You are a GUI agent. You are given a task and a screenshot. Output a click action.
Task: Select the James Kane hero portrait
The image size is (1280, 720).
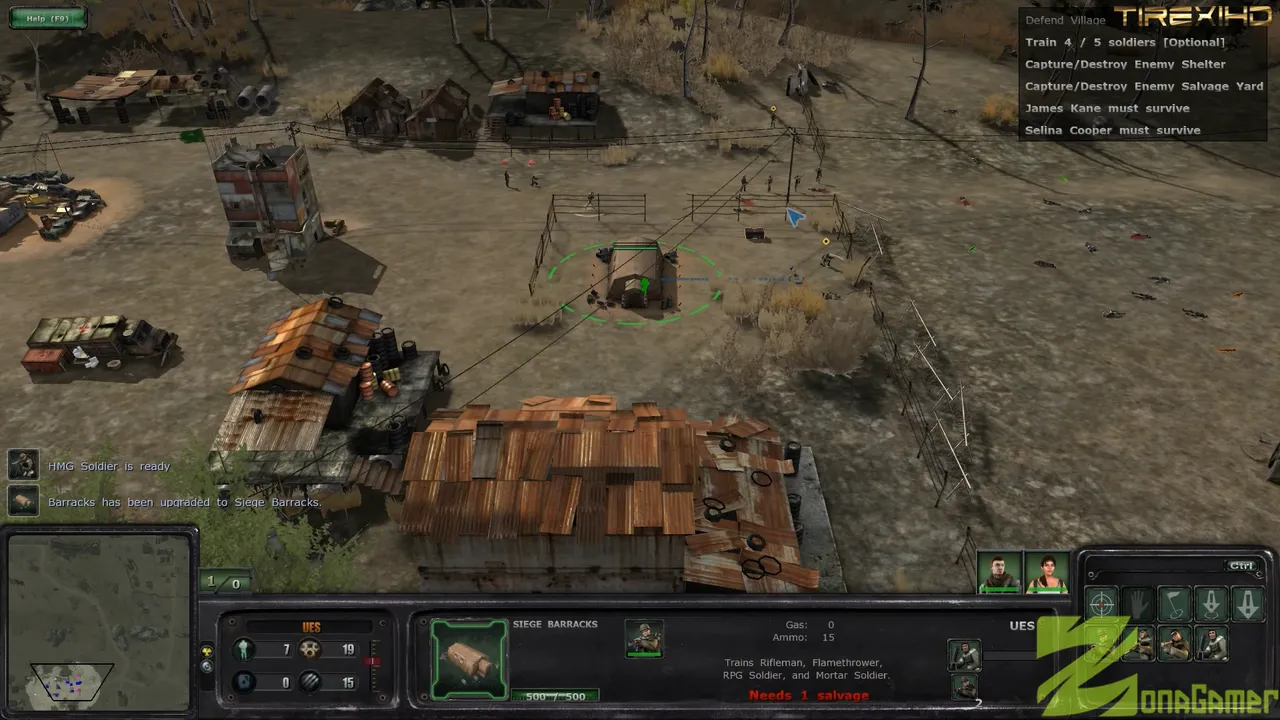tap(999, 573)
